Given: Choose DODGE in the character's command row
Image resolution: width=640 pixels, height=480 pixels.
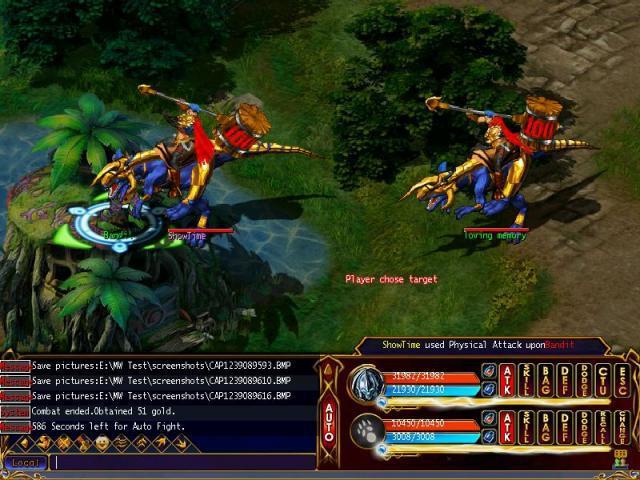Looking at the screenshot, I should point(583,379).
